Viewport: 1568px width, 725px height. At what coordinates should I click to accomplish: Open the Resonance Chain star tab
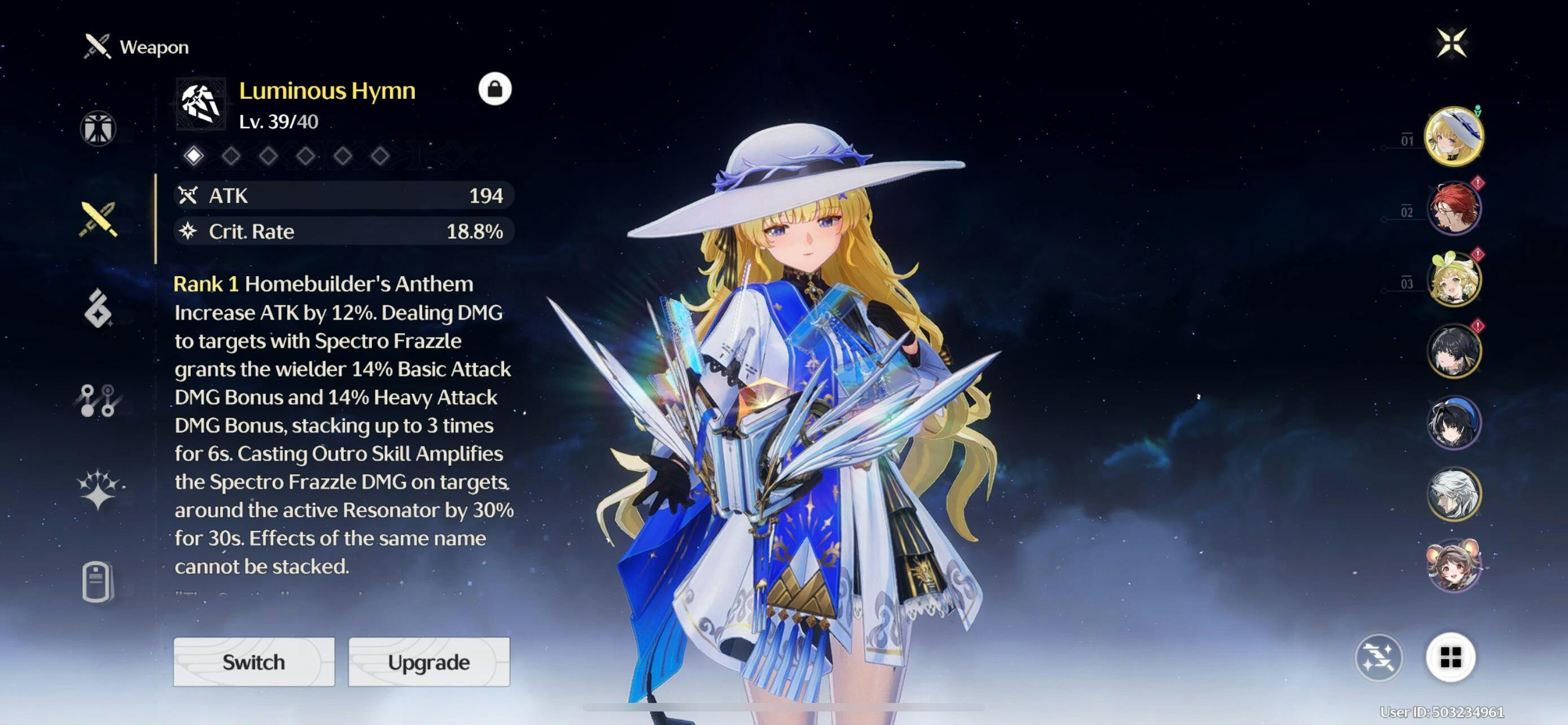click(98, 489)
